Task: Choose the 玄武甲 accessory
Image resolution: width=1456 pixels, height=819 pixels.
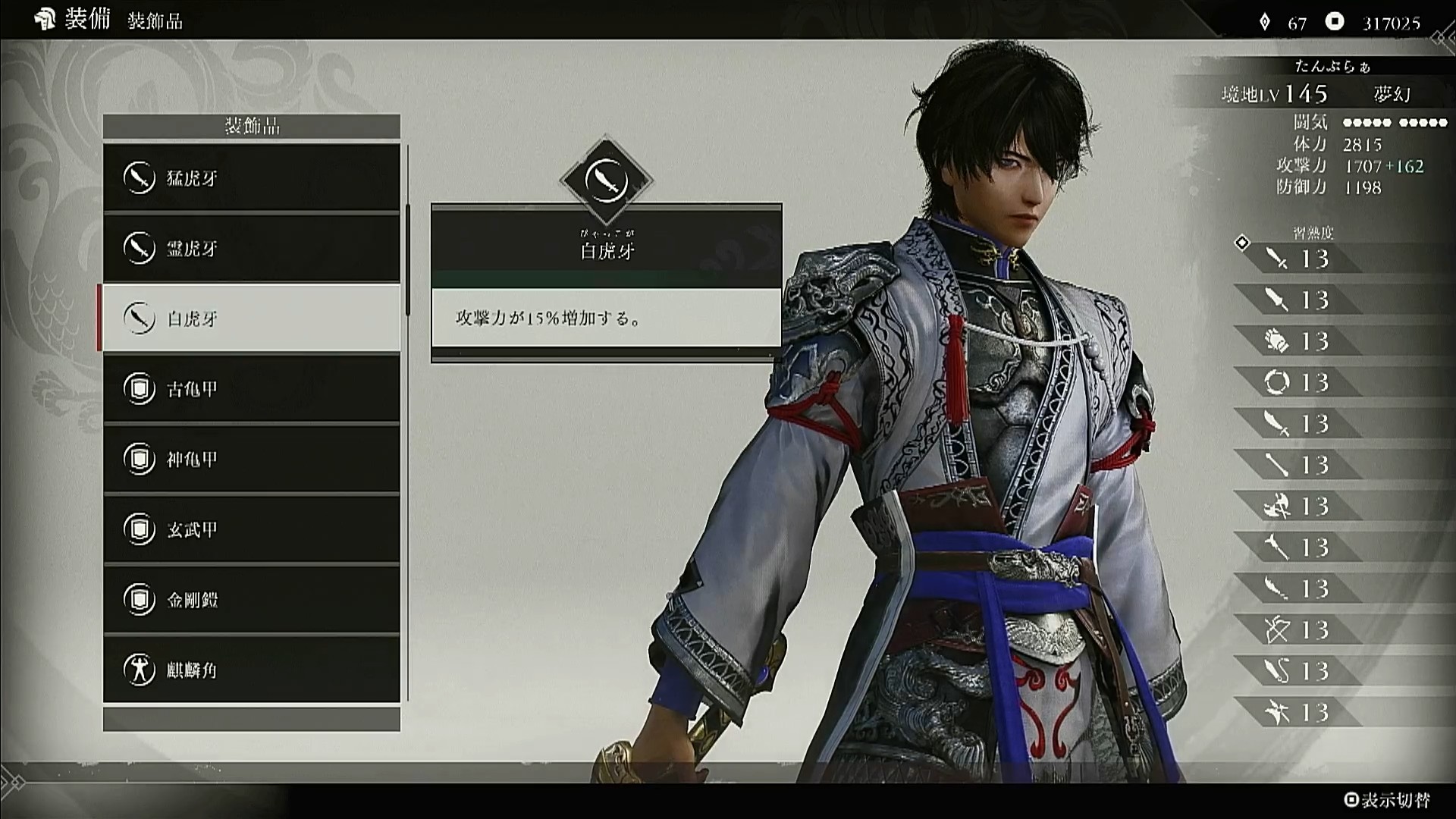Action: [x=251, y=529]
